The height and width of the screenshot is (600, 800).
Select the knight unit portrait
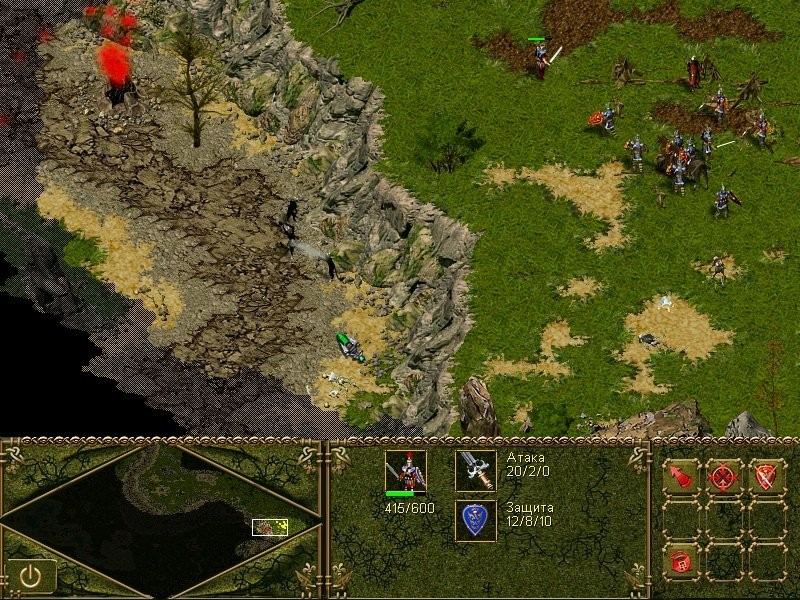click(405, 471)
